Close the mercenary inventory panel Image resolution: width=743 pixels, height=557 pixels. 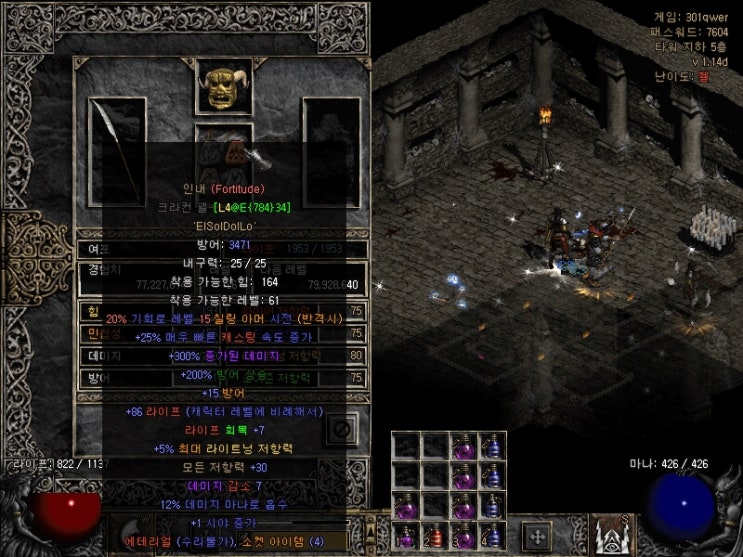(x=341, y=429)
